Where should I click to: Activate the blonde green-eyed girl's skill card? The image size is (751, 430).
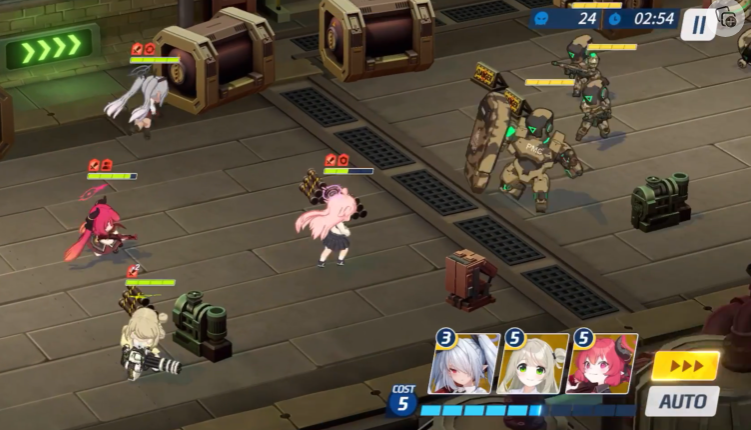tap(533, 364)
